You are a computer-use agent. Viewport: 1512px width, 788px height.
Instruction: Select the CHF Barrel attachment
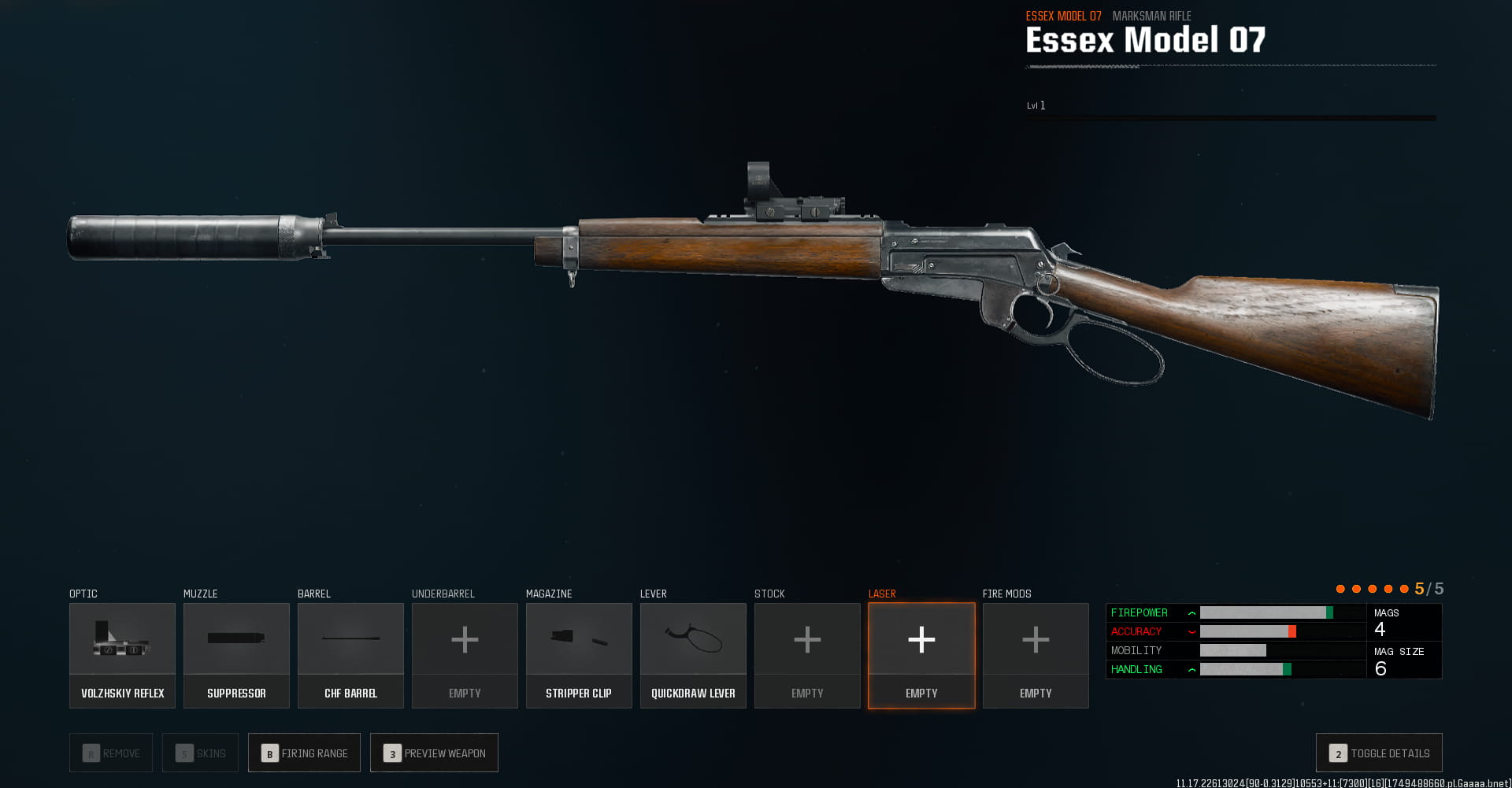click(350, 655)
